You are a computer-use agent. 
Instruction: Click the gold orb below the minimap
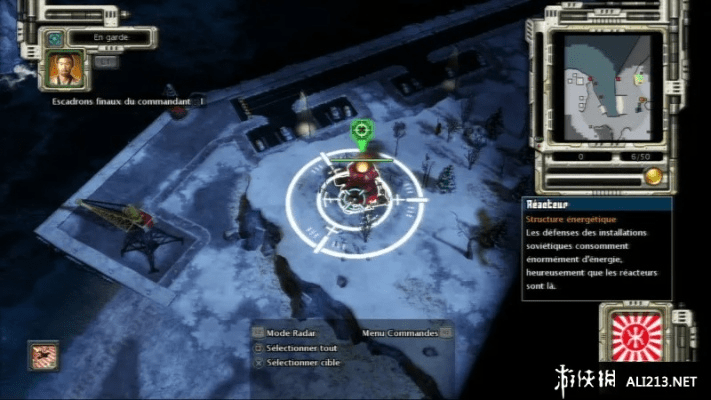point(653,176)
